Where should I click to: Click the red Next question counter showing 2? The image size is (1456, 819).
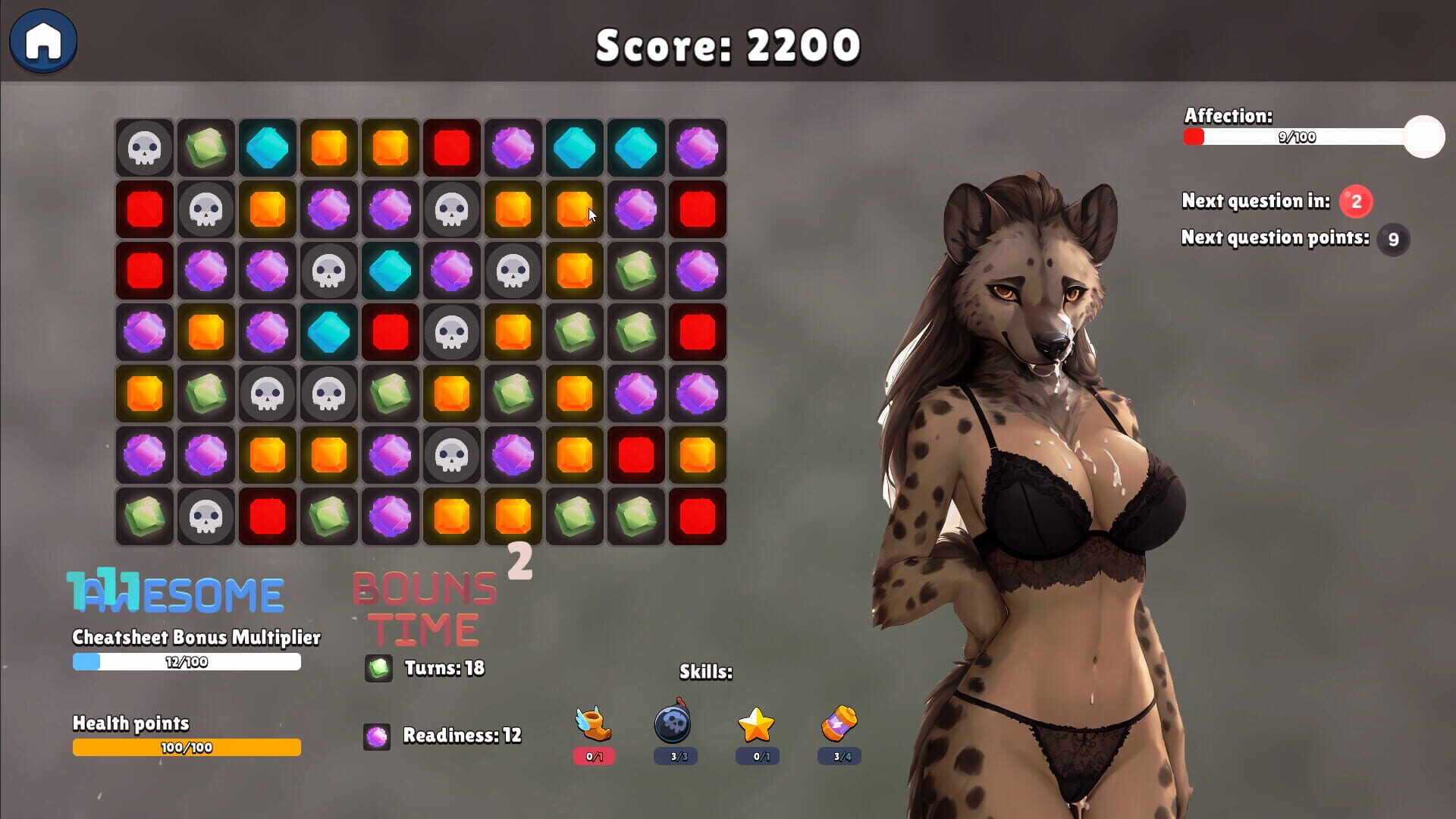coord(1354,202)
